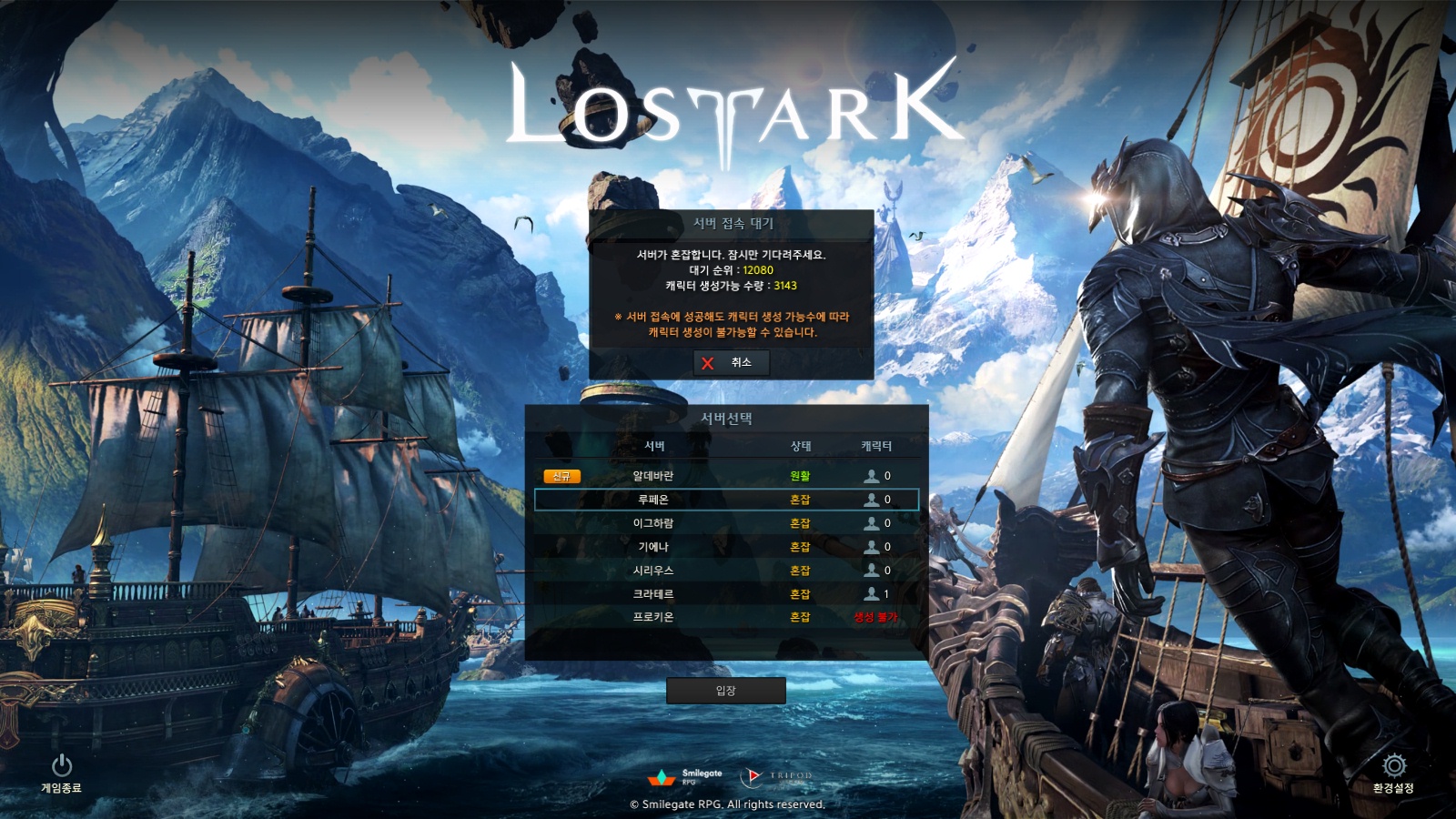Click the 입장 enter button
1456x819 pixels.
pyautogui.click(x=725, y=691)
